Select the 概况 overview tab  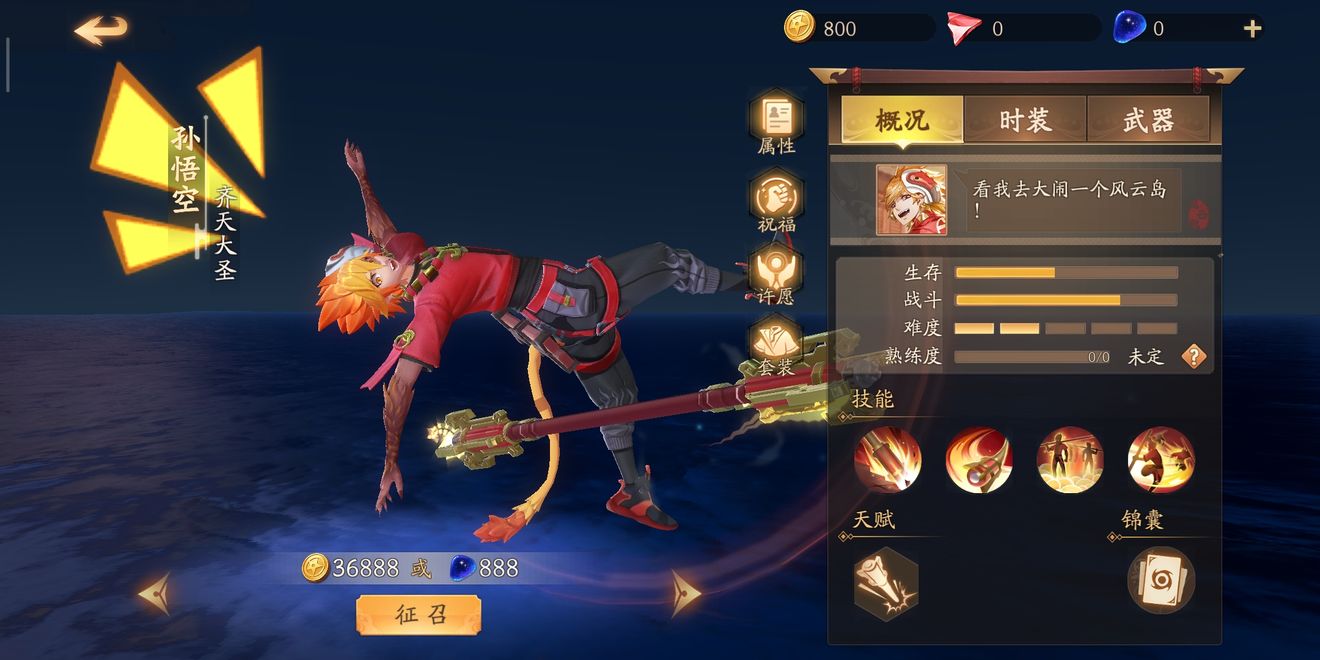click(902, 120)
